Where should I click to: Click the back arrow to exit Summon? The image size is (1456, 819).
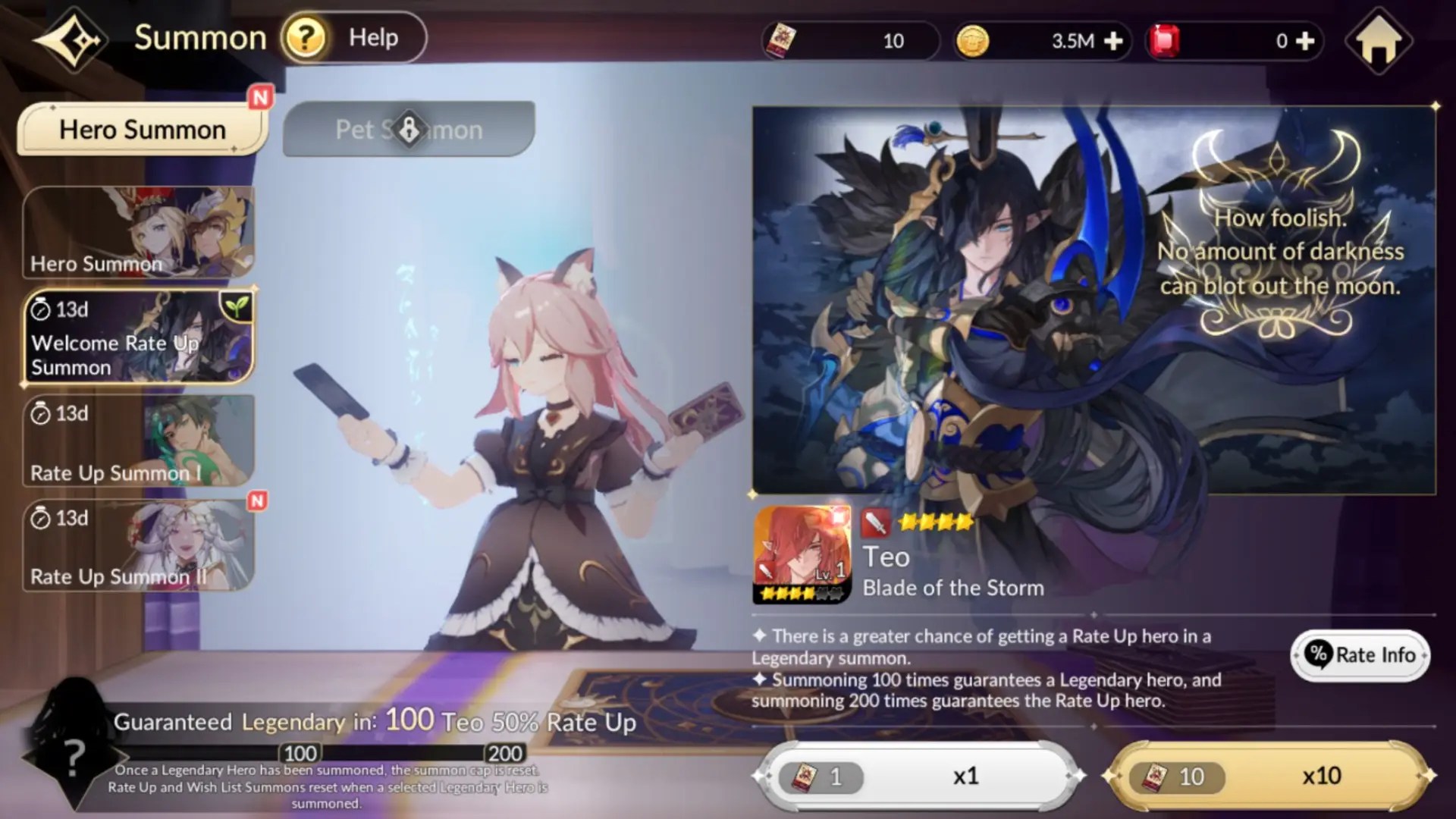pyautogui.click(x=67, y=39)
